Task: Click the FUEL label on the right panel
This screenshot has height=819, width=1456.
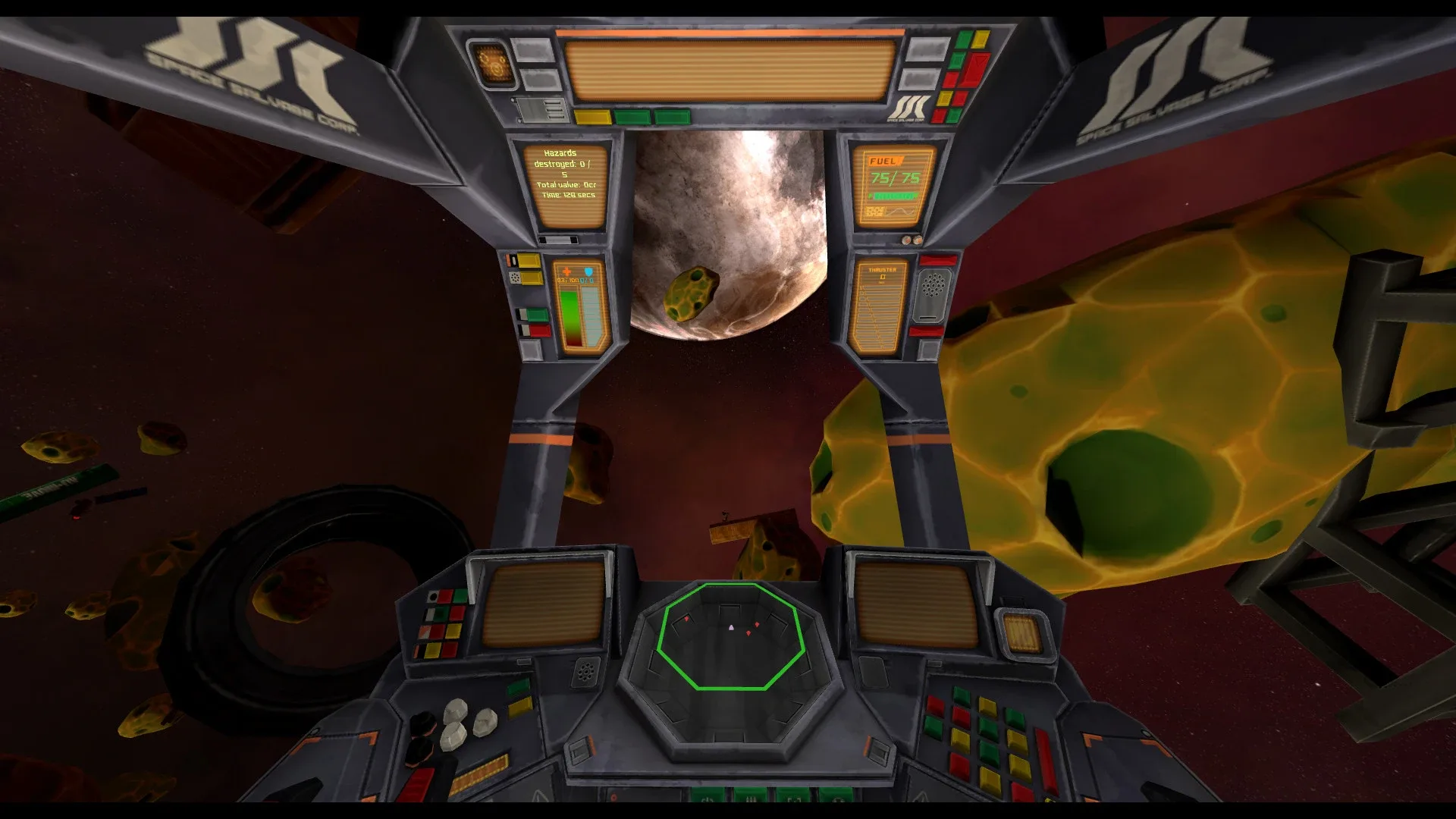Action: [x=885, y=161]
